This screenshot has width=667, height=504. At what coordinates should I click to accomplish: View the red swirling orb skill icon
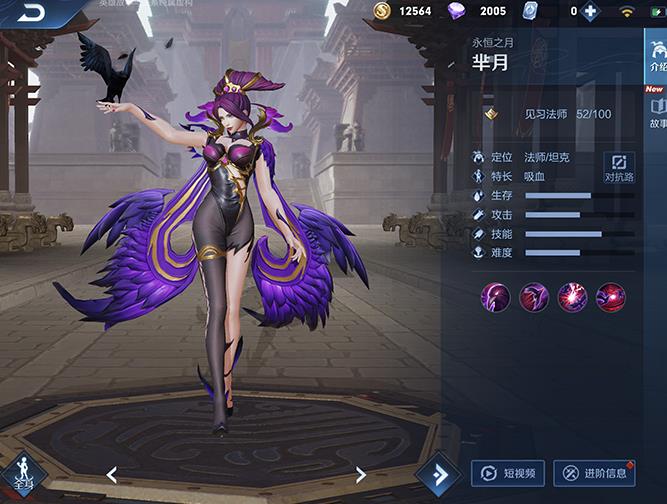click(610, 297)
